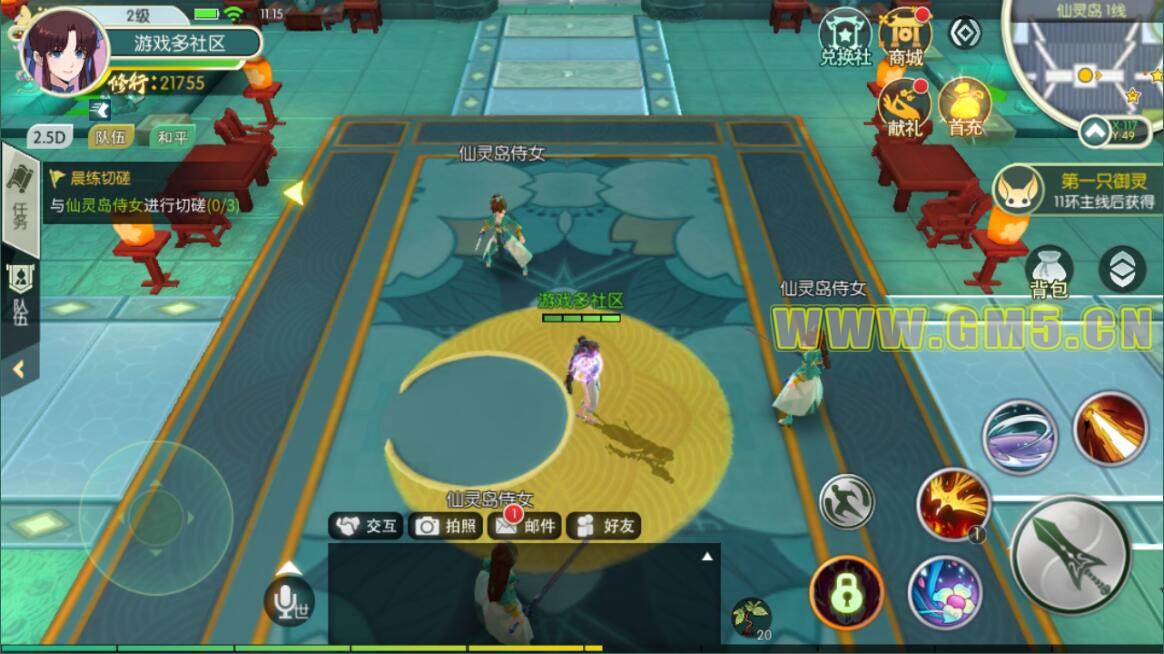Cast the fire phoenix skill
Image resolution: width=1164 pixels, height=654 pixels.
click(954, 503)
